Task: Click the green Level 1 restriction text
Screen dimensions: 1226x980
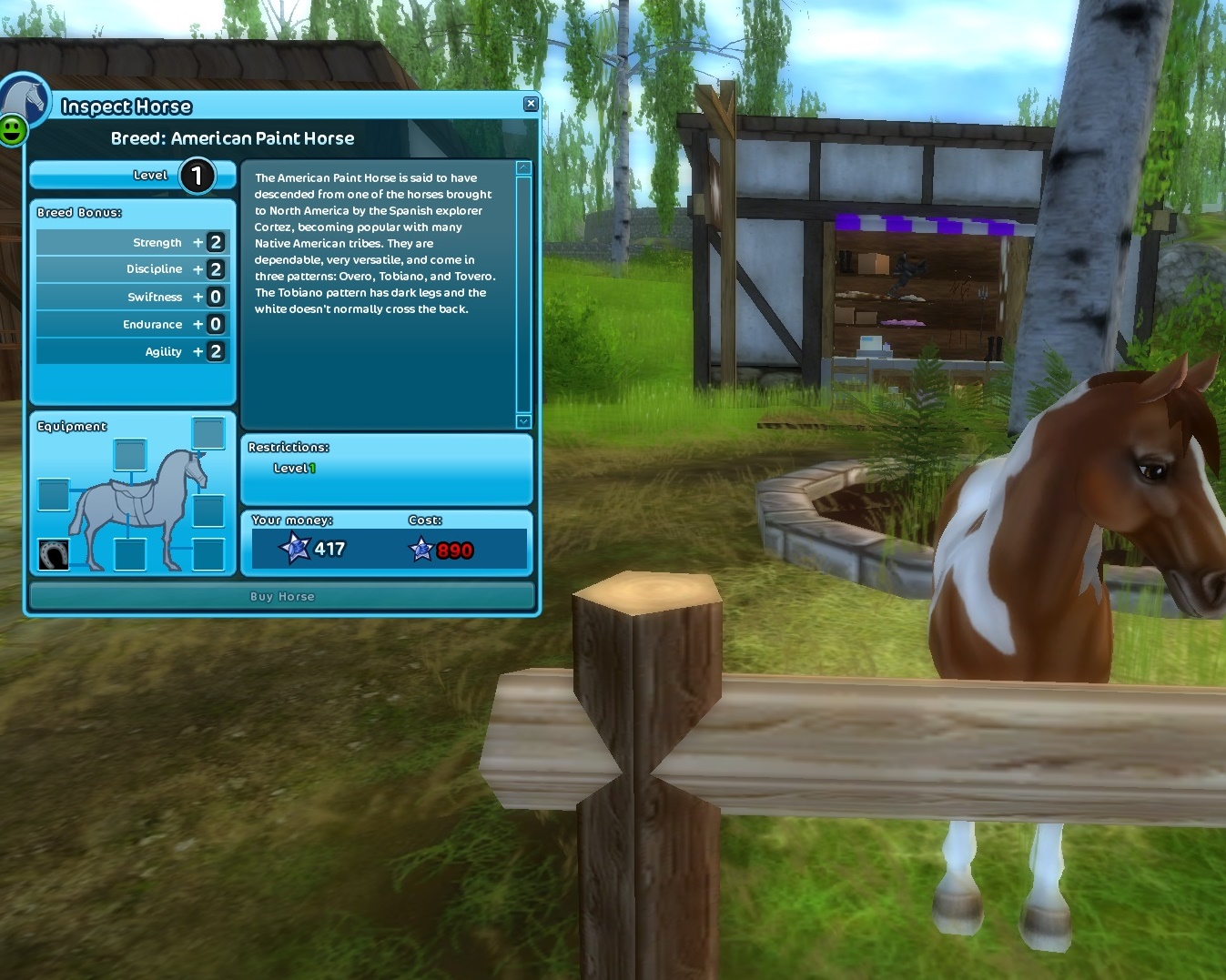Action: (295, 468)
